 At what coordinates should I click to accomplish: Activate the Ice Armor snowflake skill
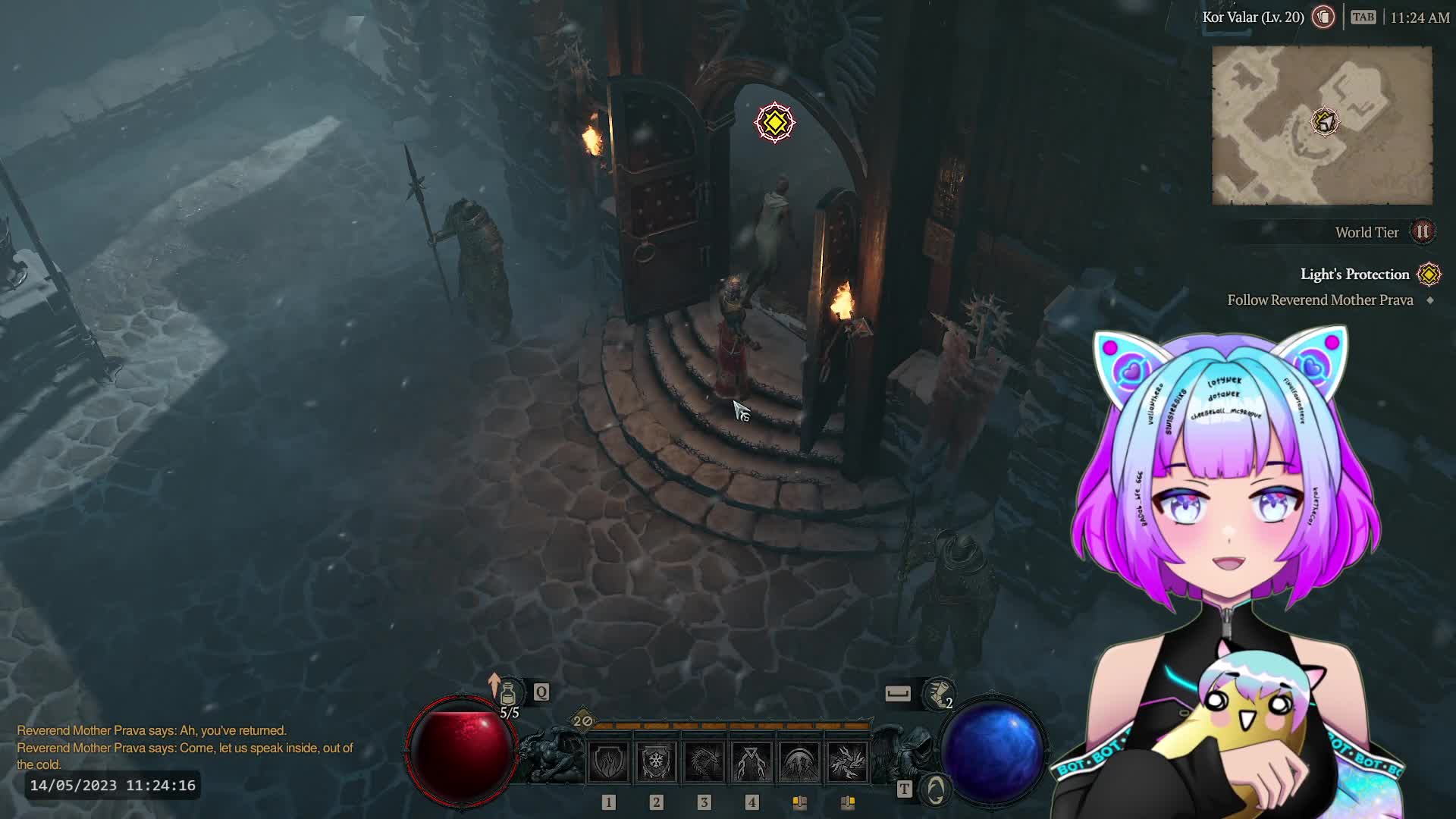pyautogui.click(x=656, y=761)
